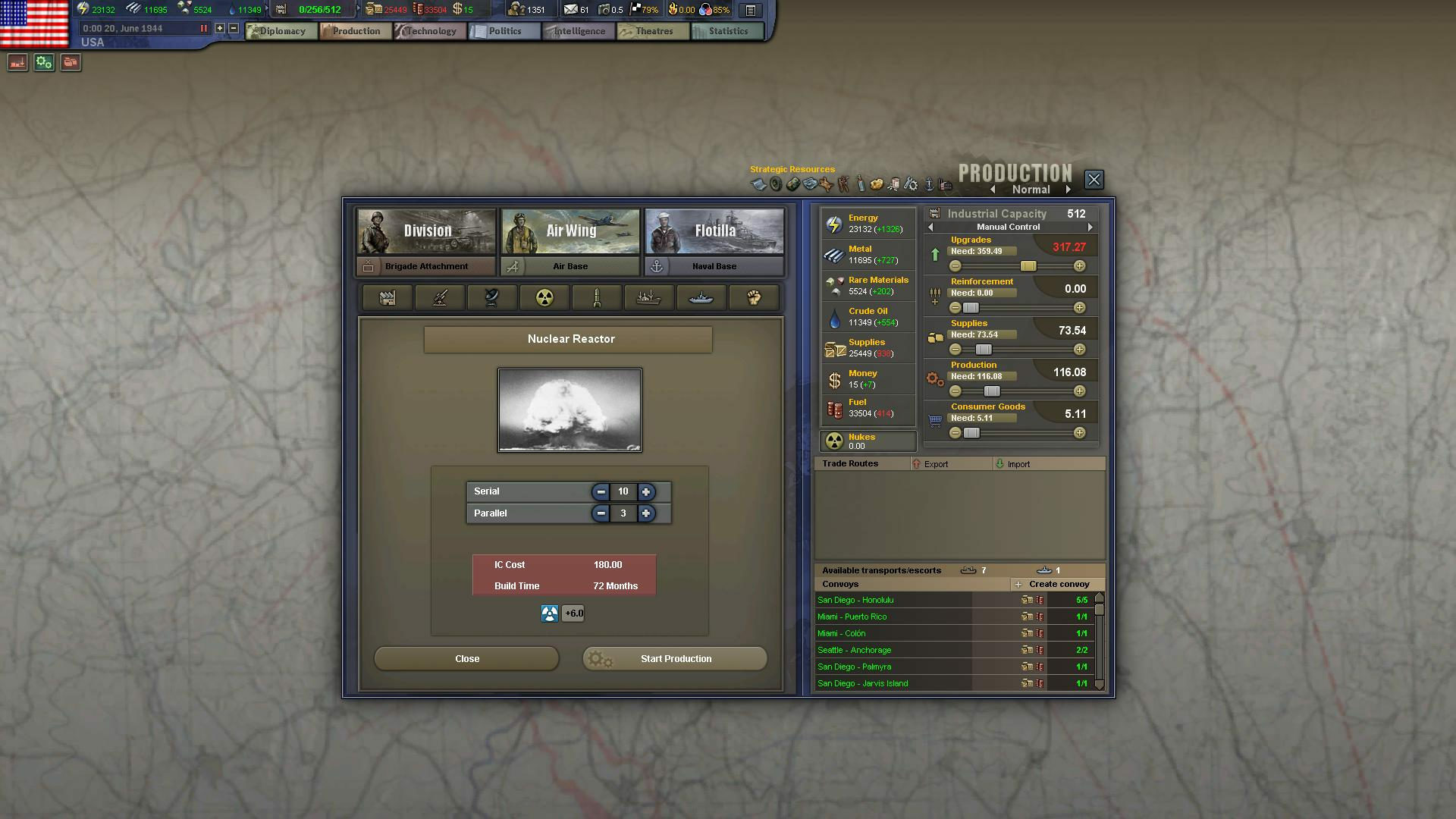Open the radar installation category

tap(492, 297)
